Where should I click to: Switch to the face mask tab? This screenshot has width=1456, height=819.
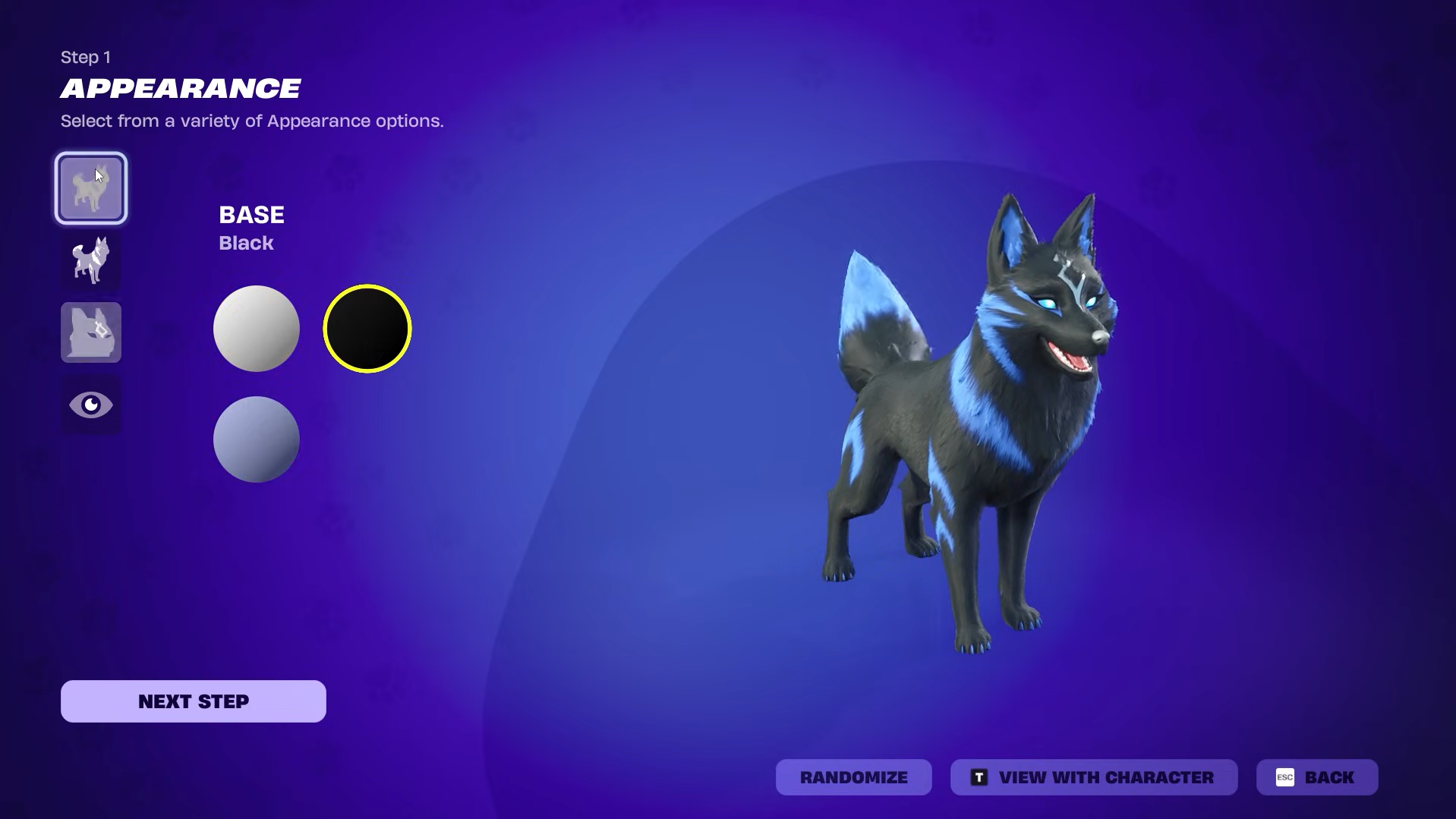[x=91, y=332]
